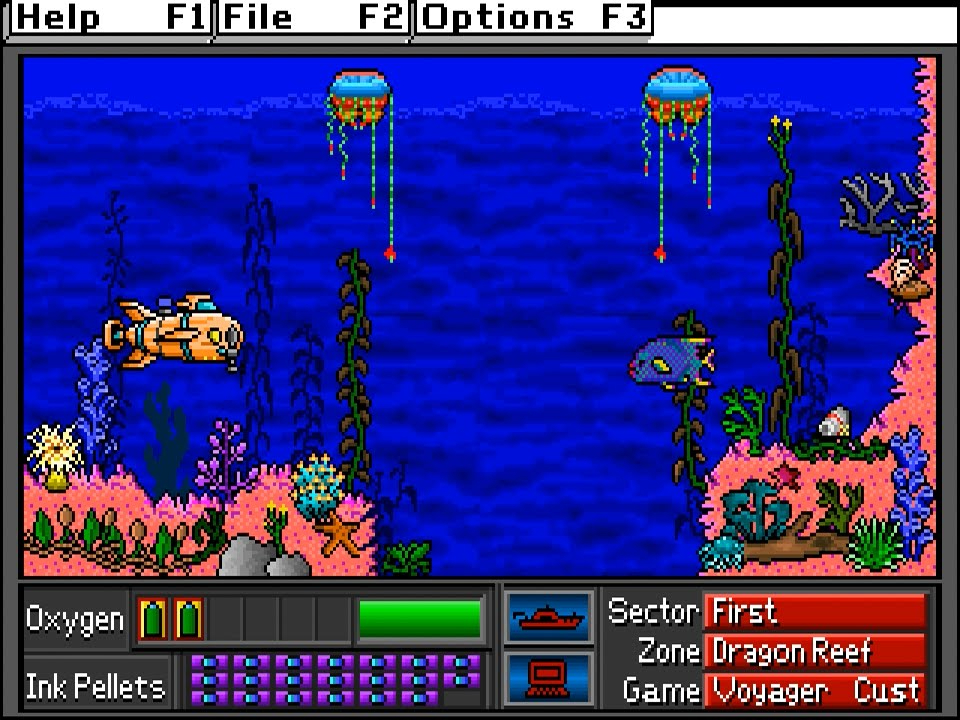This screenshot has width=960, height=720.
Task: Open the Help menu
Action: (x=107, y=18)
